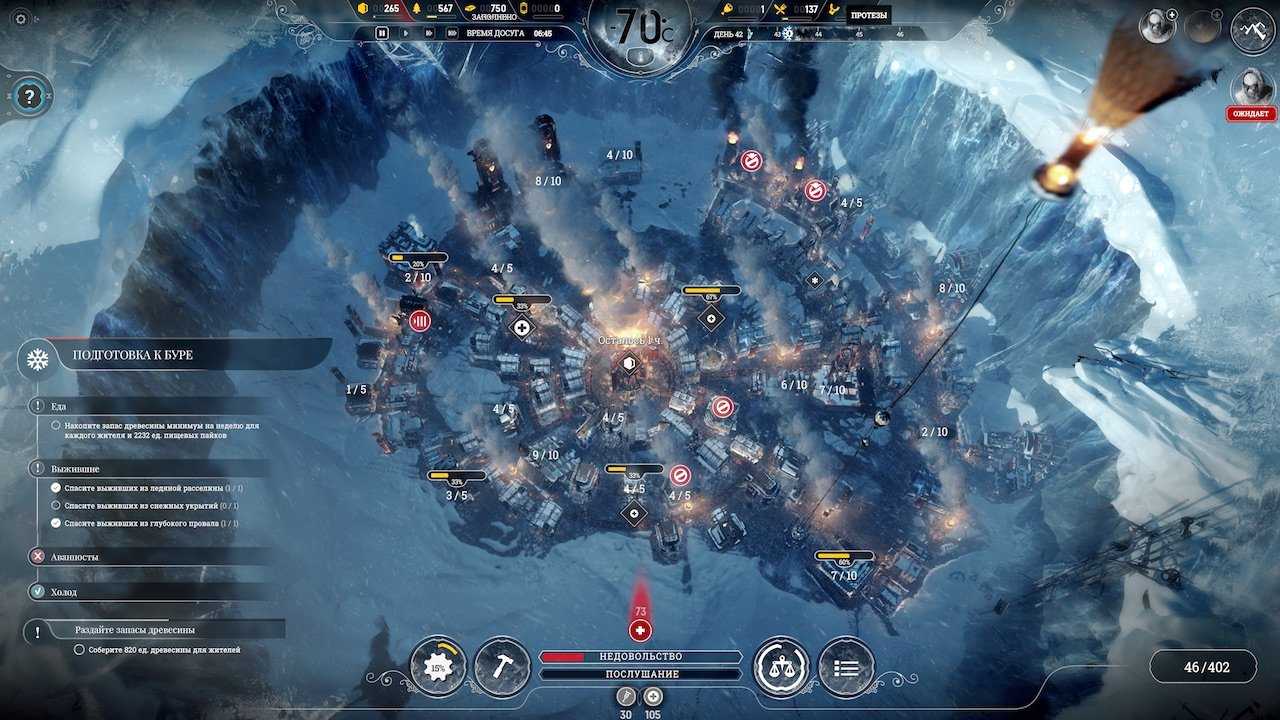Open the Book of Laws scales button

(781, 666)
